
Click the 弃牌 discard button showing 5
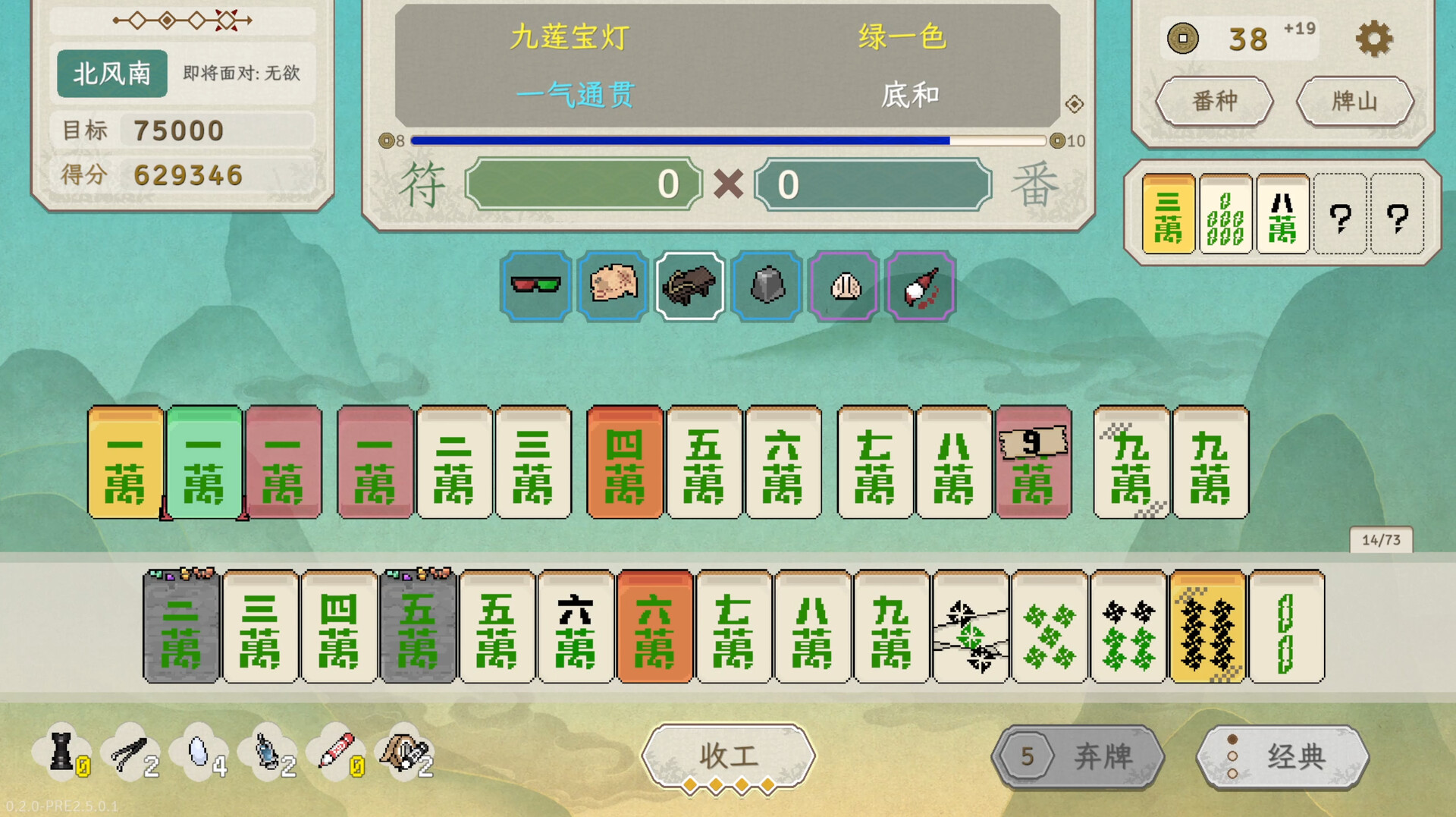pyautogui.click(x=1079, y=756)
